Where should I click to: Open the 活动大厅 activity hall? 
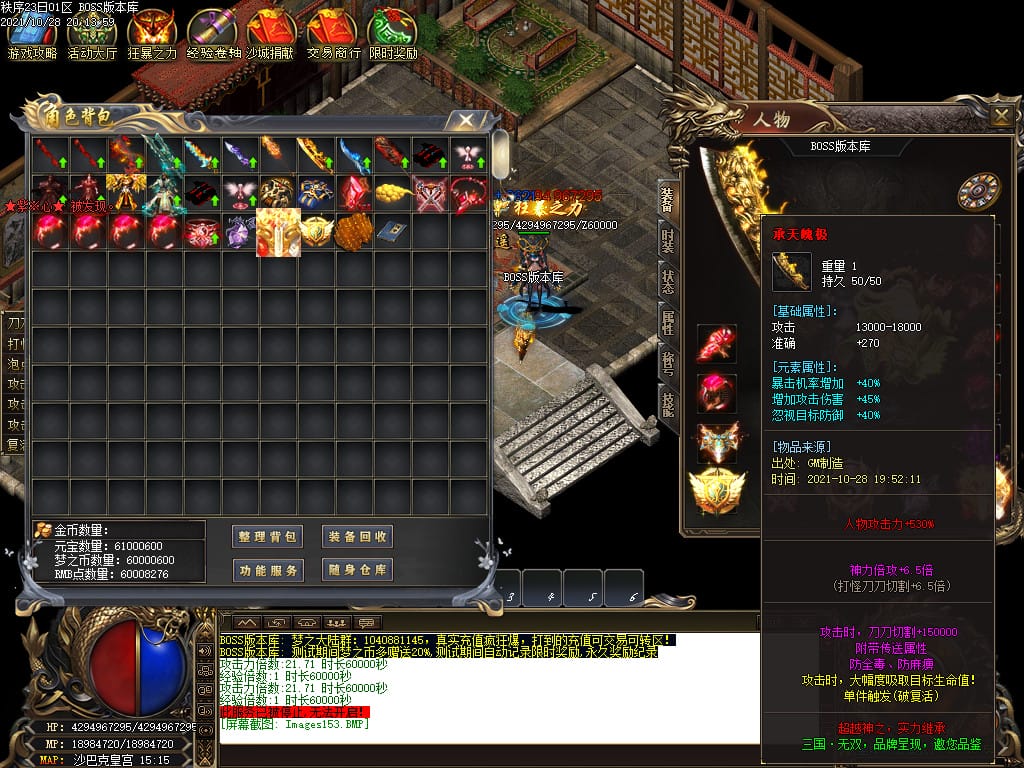click(x=92, y=34)
